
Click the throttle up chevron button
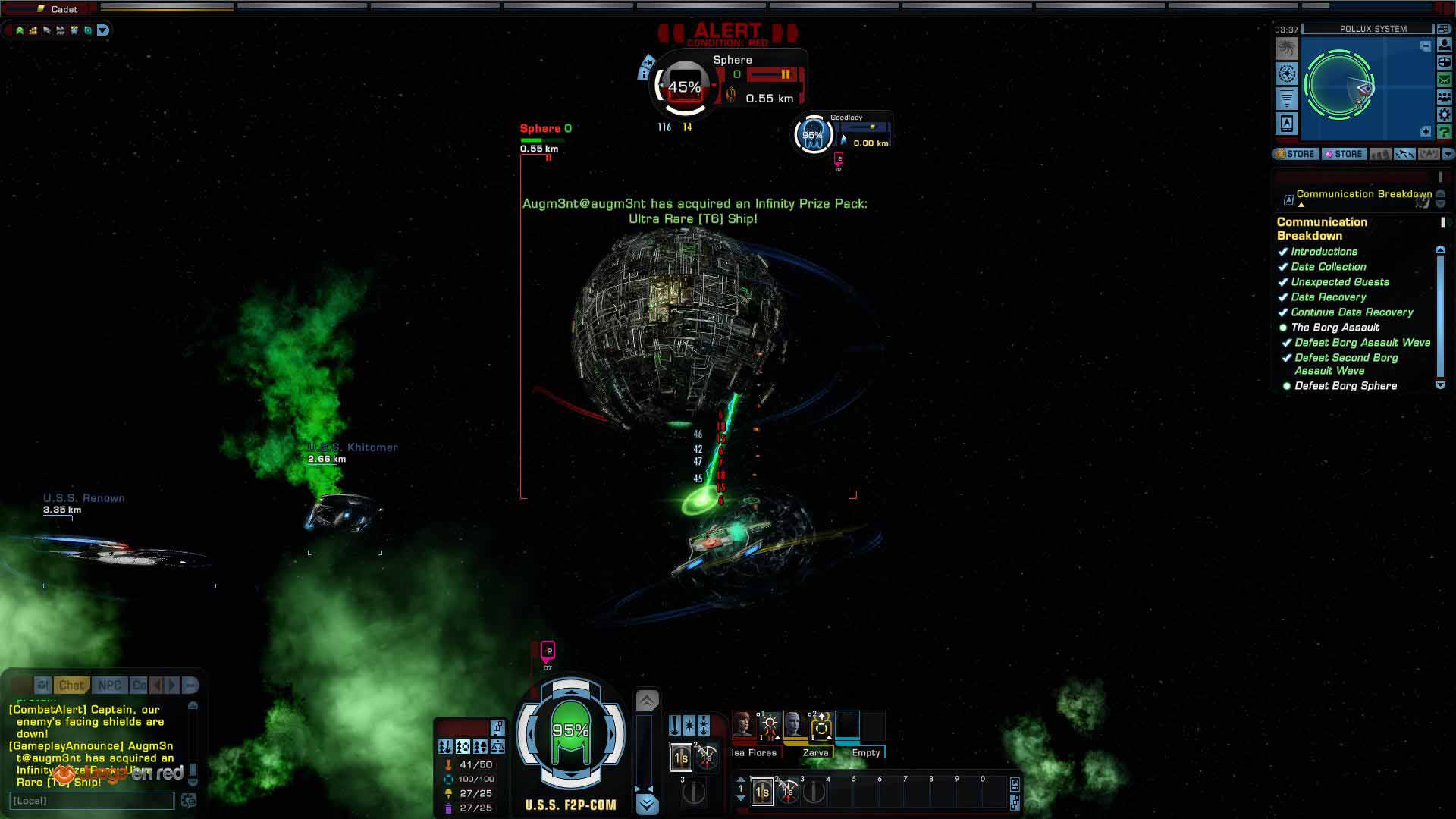click(x=647, y=701)
